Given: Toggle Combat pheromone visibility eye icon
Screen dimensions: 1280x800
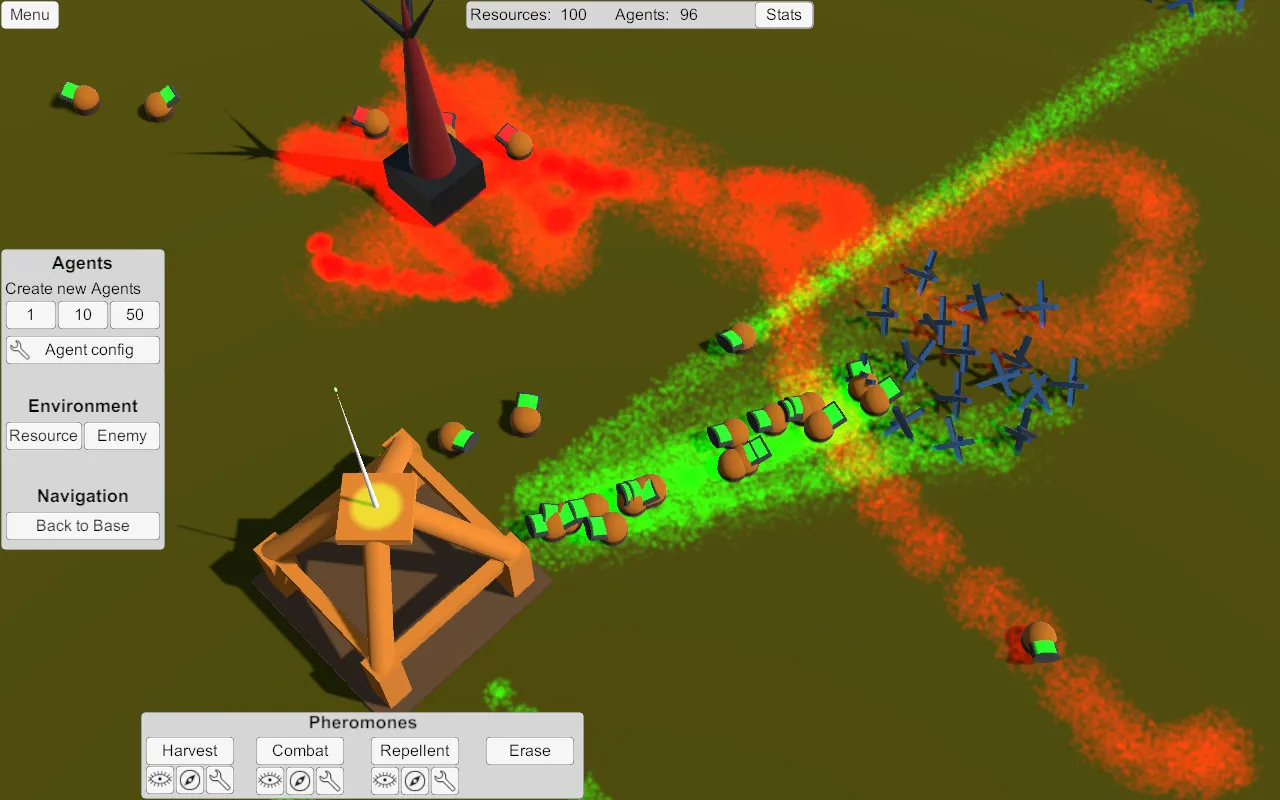Looking at the screenshot, I should click(270, 781).
